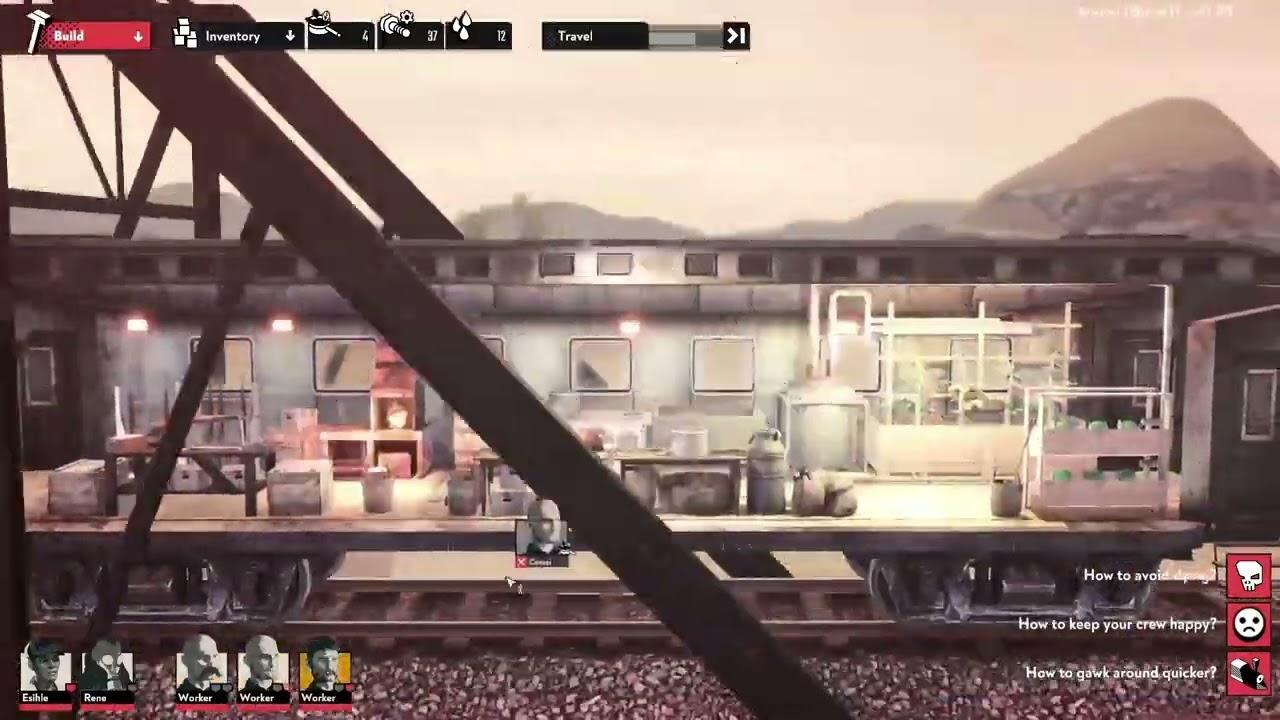The image size is (1280, 720).
Task: Click the crates icon beside Inventory
Action: [x=184, y=35]
